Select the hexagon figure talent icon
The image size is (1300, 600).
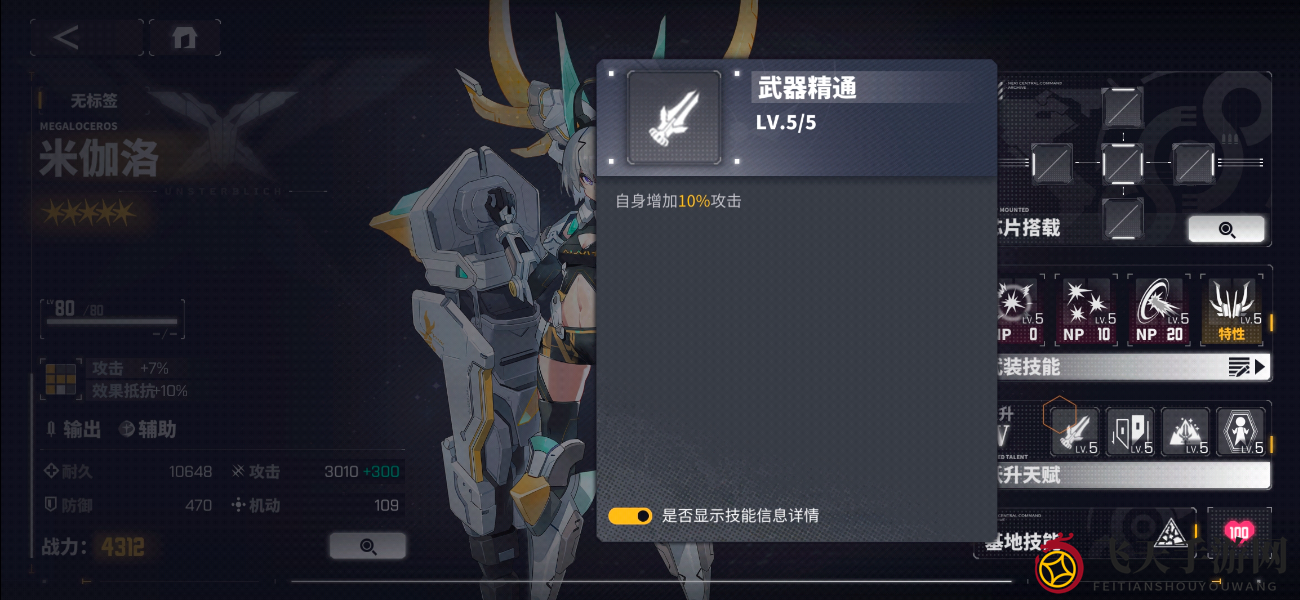point(1240,431)
